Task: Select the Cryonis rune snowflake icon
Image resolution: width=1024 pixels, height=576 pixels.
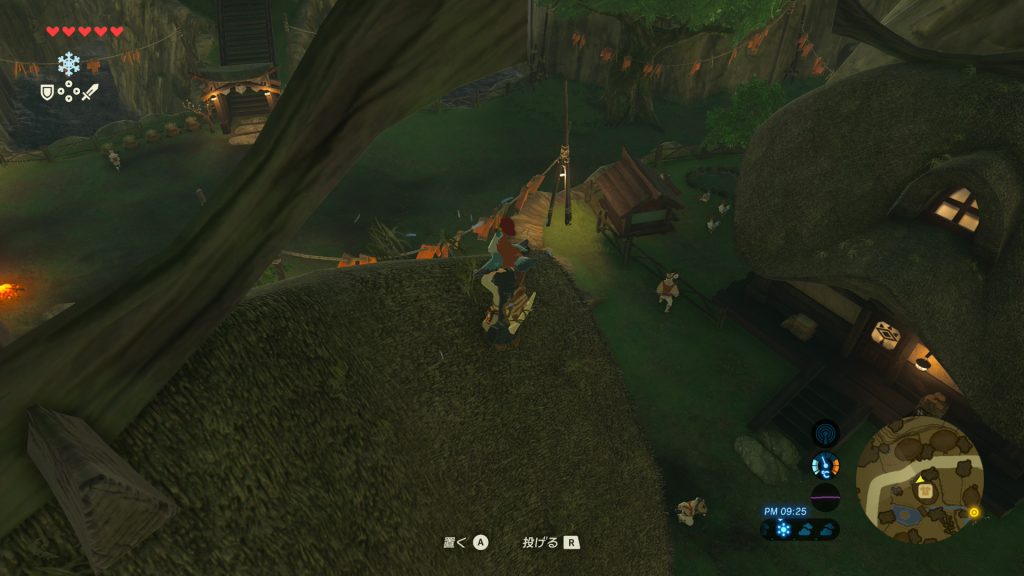Action: coord(68,65)
